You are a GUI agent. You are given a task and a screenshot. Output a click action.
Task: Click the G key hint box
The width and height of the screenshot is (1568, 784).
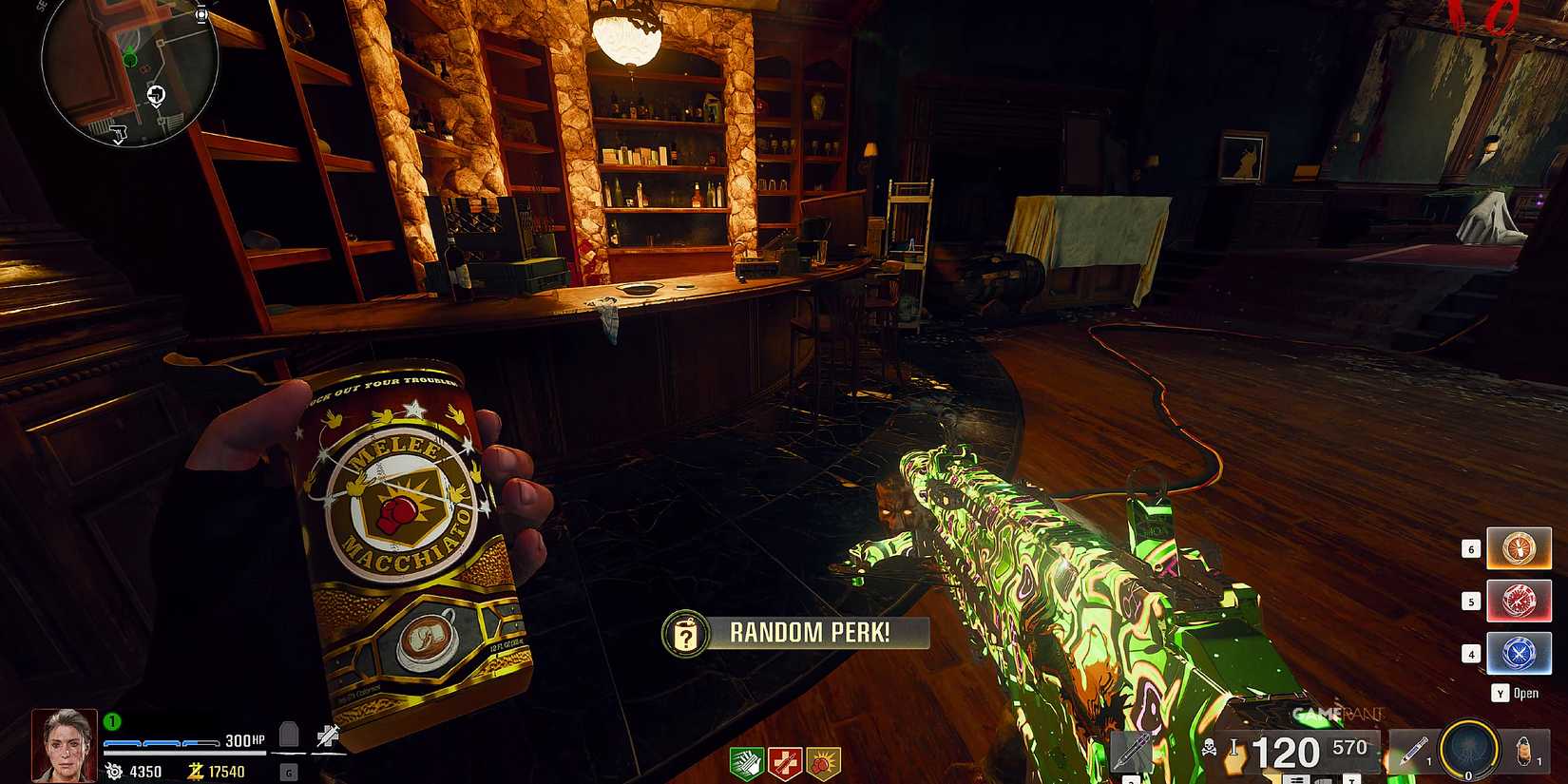coord(289,772)
